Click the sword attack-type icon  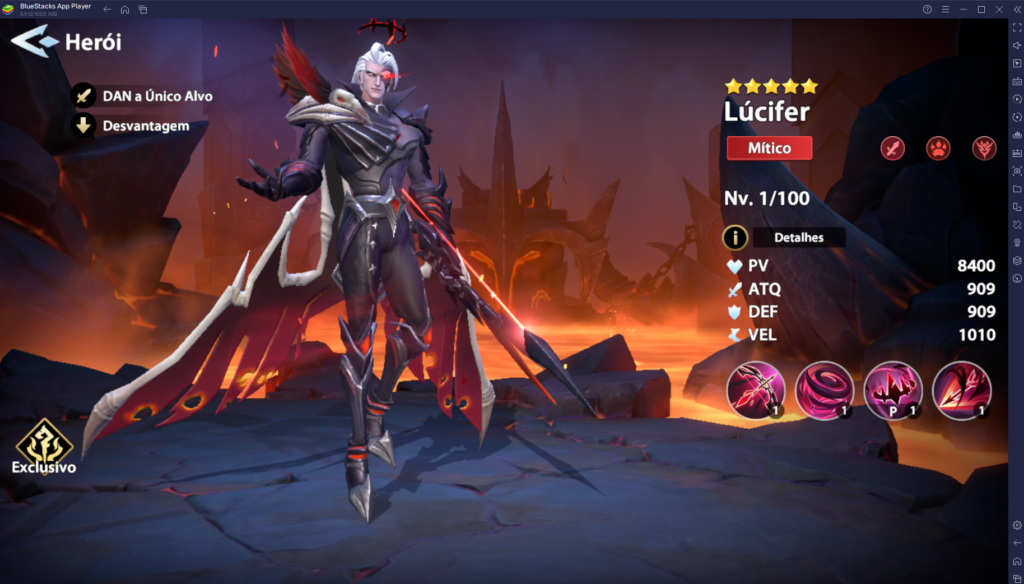point(892,149)
